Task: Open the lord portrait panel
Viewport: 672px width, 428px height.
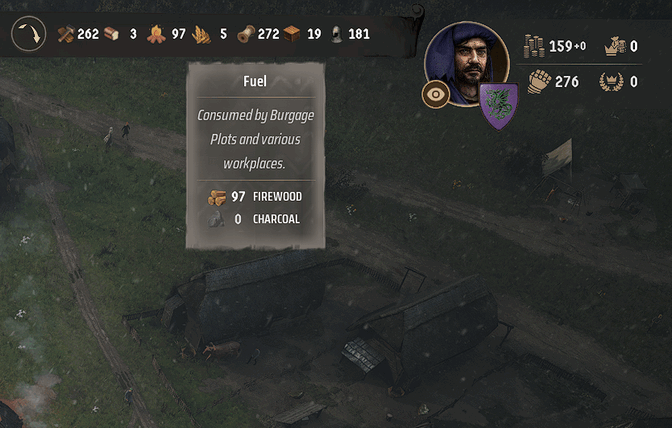Action: point(466,63)
